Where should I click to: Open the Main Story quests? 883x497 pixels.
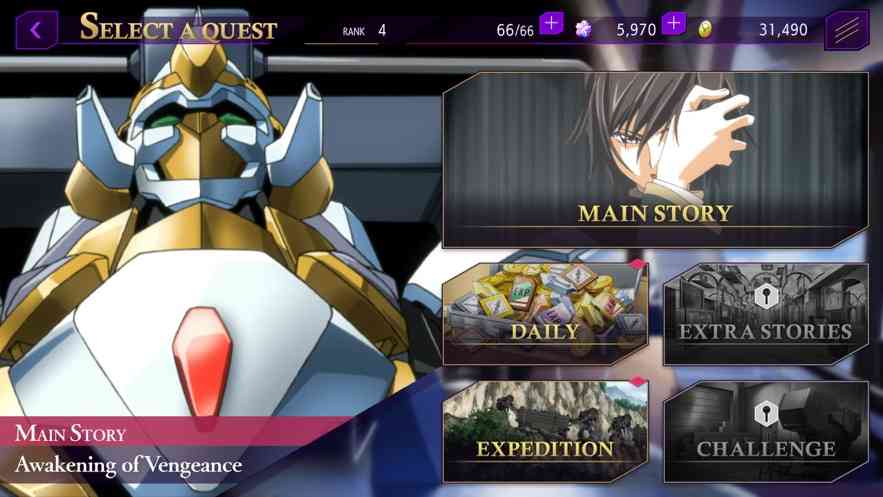(x=655, y=160)
